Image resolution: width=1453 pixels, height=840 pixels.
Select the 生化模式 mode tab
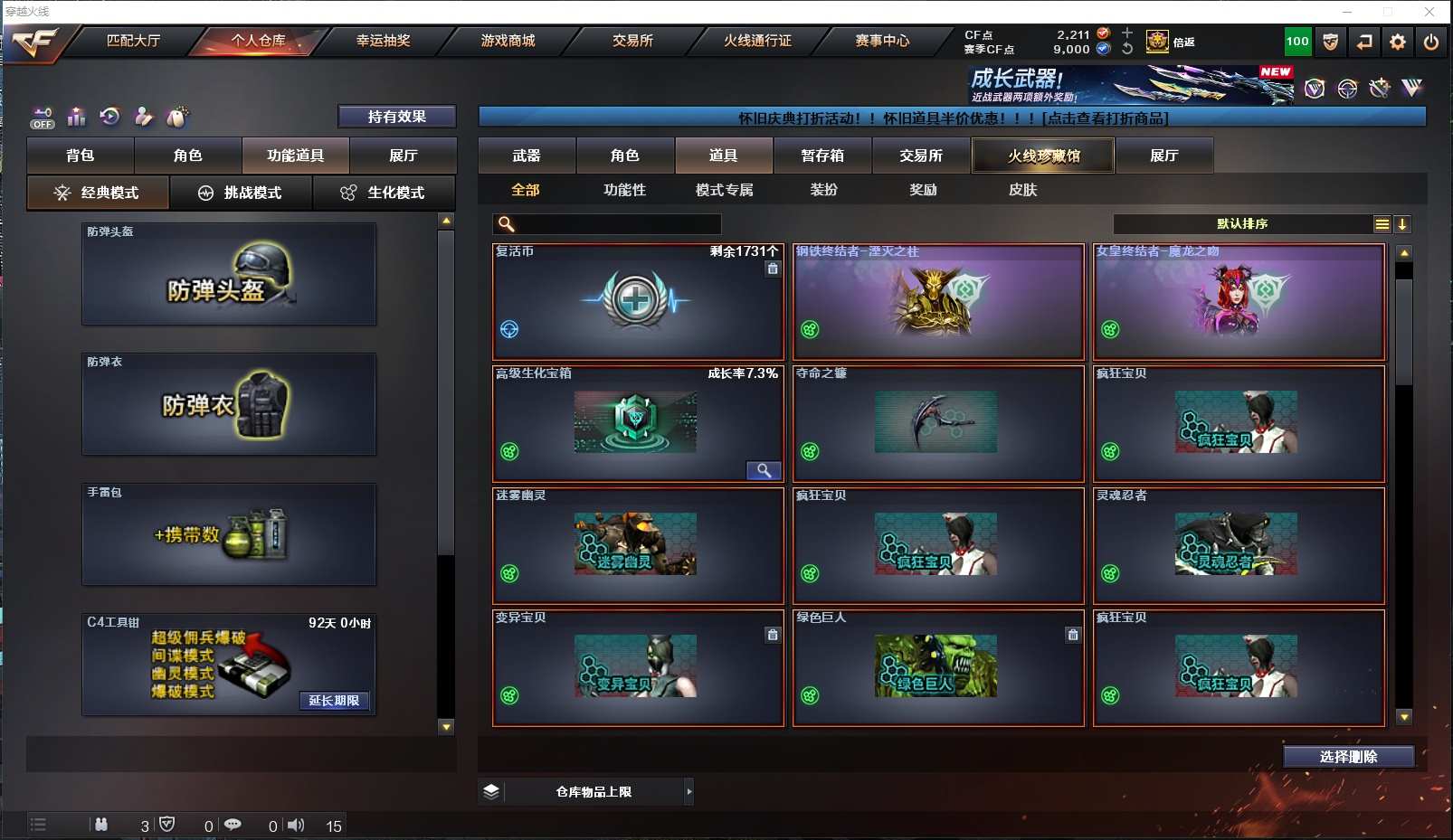pos(384,193)
